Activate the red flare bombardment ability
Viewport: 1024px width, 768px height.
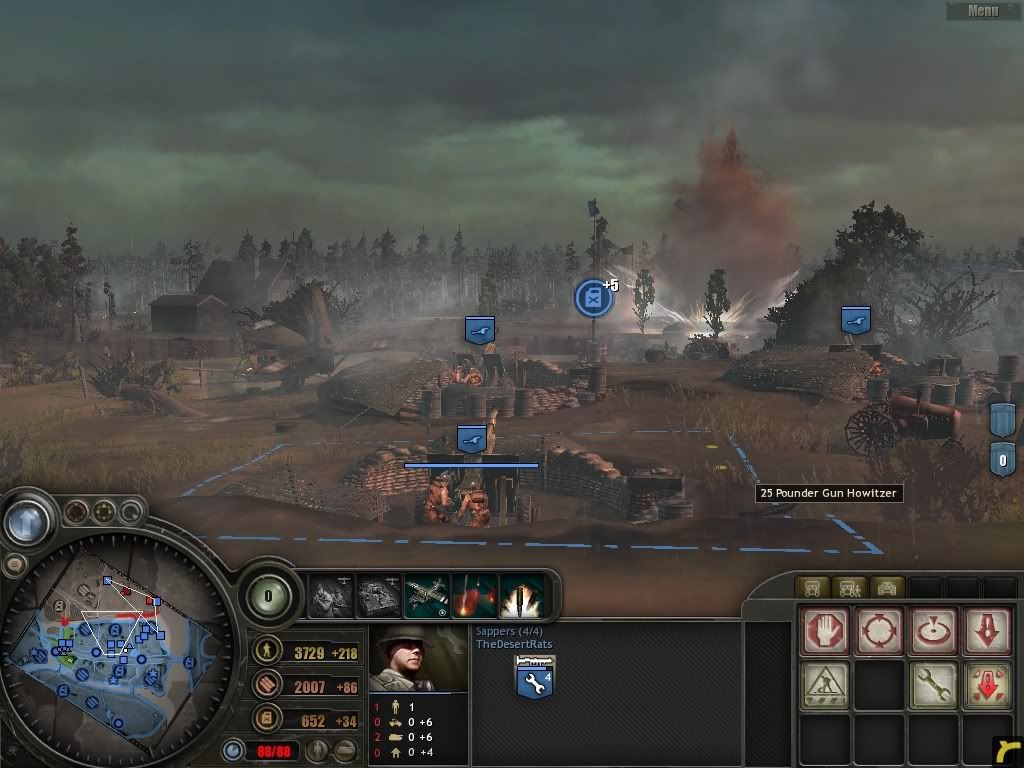coord(475,596)
